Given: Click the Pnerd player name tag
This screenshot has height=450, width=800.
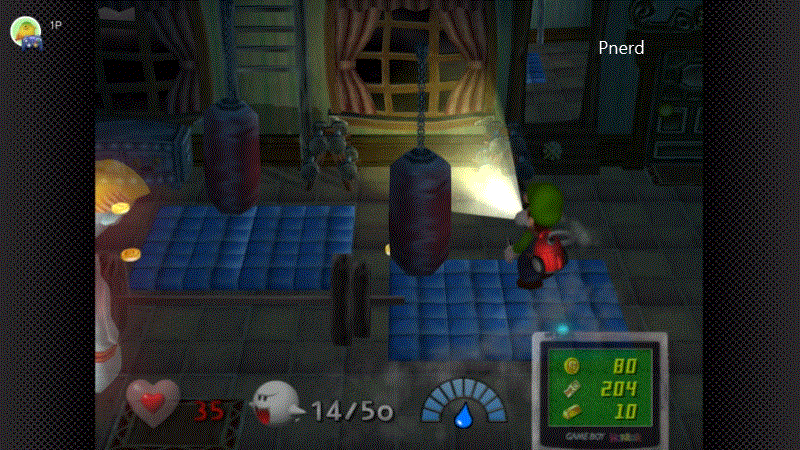Looking at the screenshot, I should [x=621, y=48].
